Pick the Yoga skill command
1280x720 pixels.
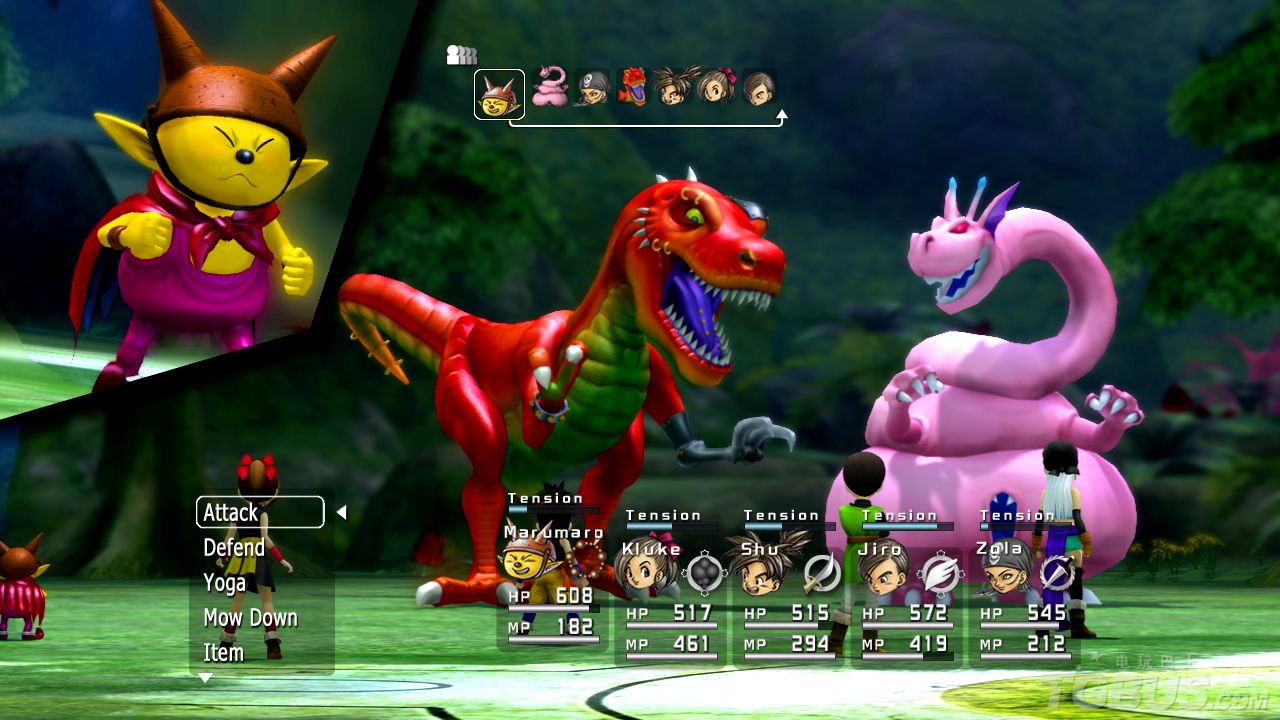(x=224, y=583)
